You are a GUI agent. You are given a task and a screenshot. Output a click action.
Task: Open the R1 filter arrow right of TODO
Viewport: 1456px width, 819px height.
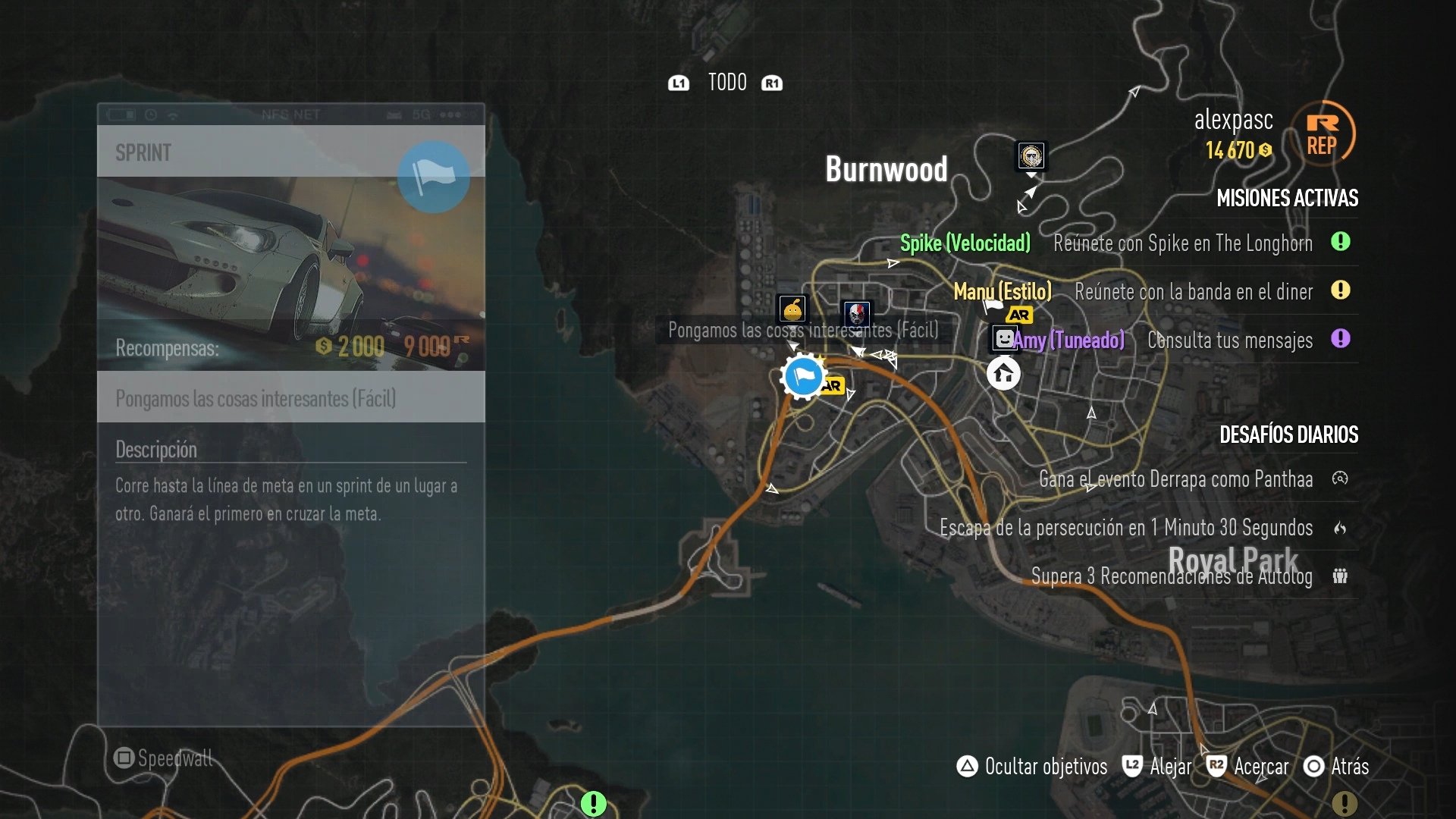pyautogui.click(x=771, y=83)
